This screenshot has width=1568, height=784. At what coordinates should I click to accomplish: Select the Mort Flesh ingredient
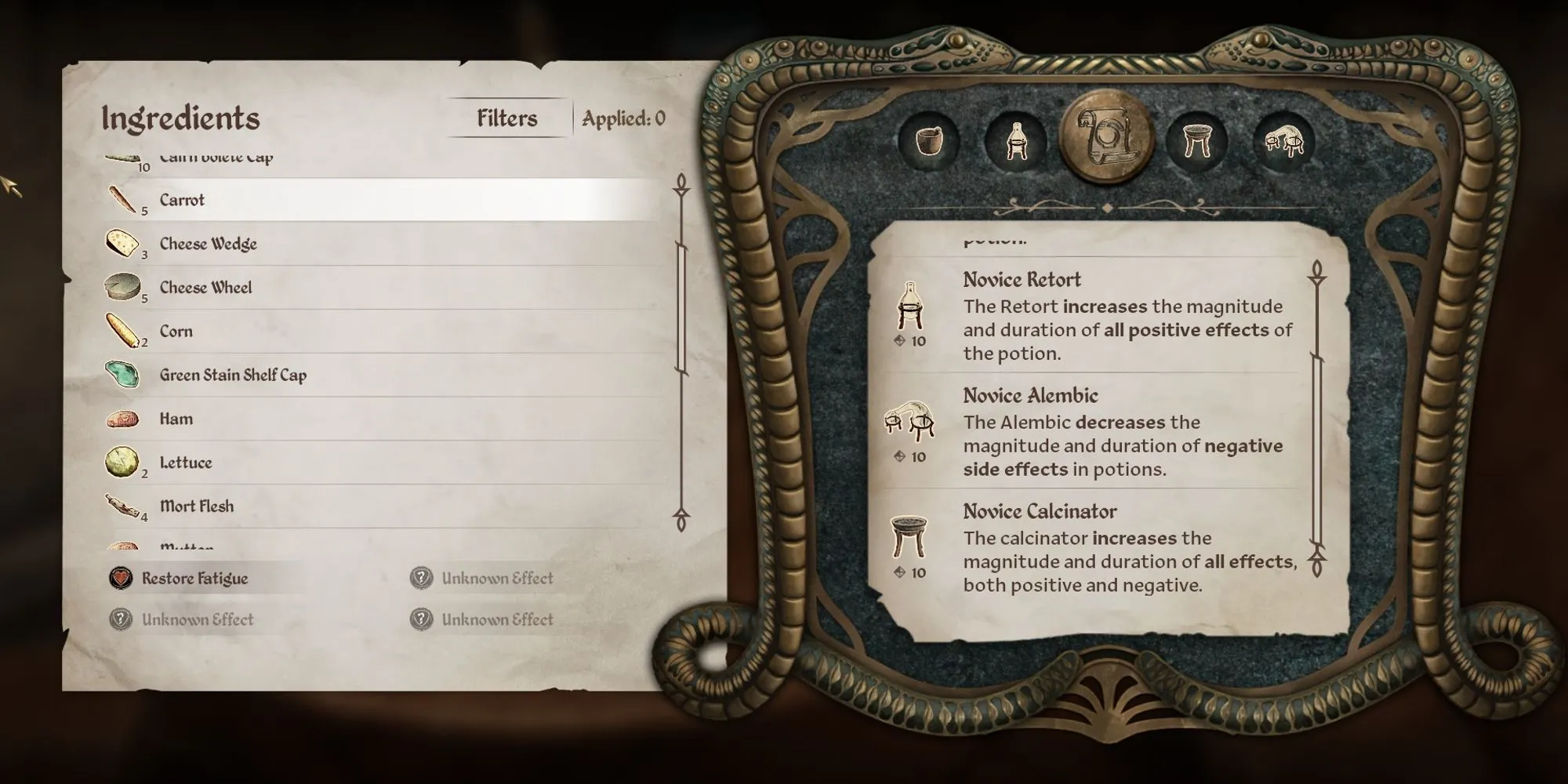(196, 506)
